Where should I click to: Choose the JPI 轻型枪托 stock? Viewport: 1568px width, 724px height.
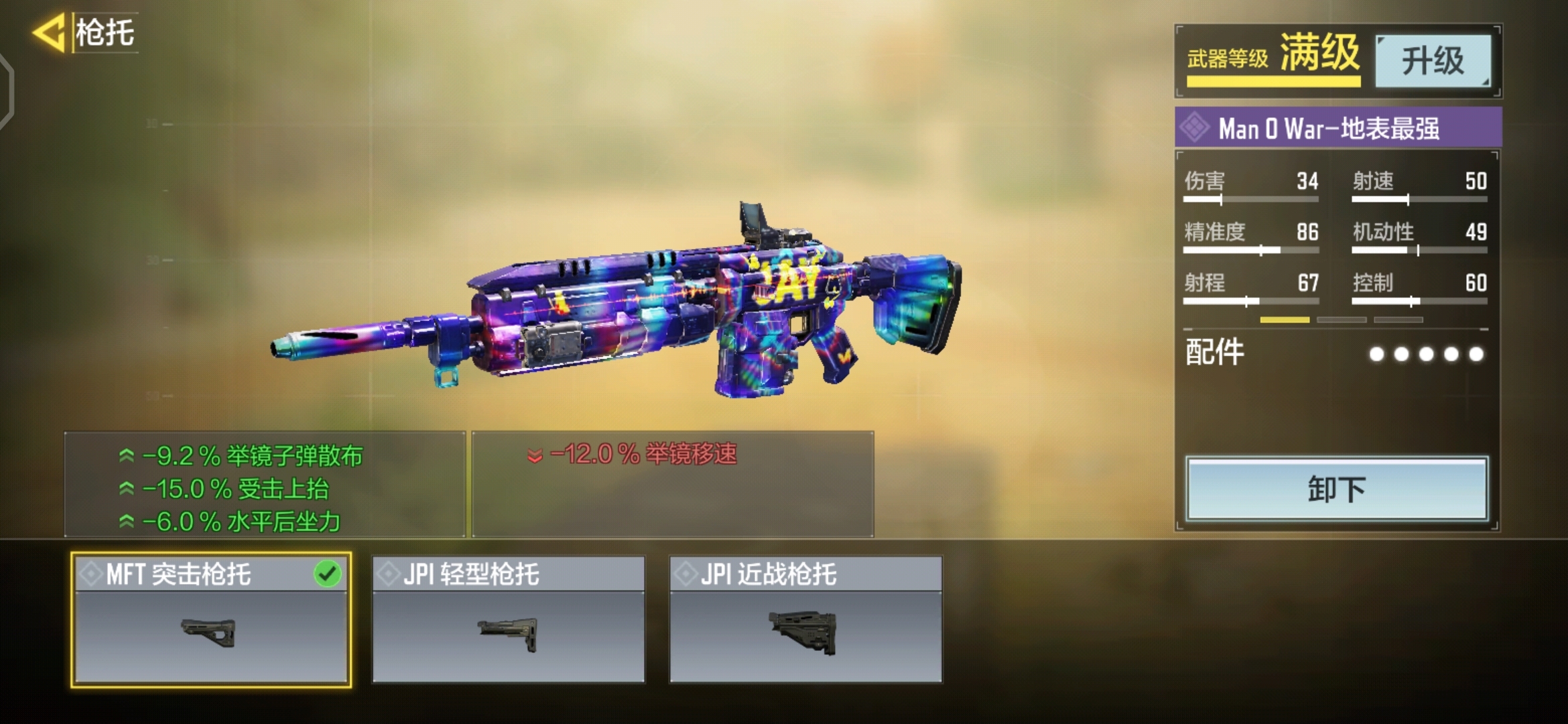point(508,619)
